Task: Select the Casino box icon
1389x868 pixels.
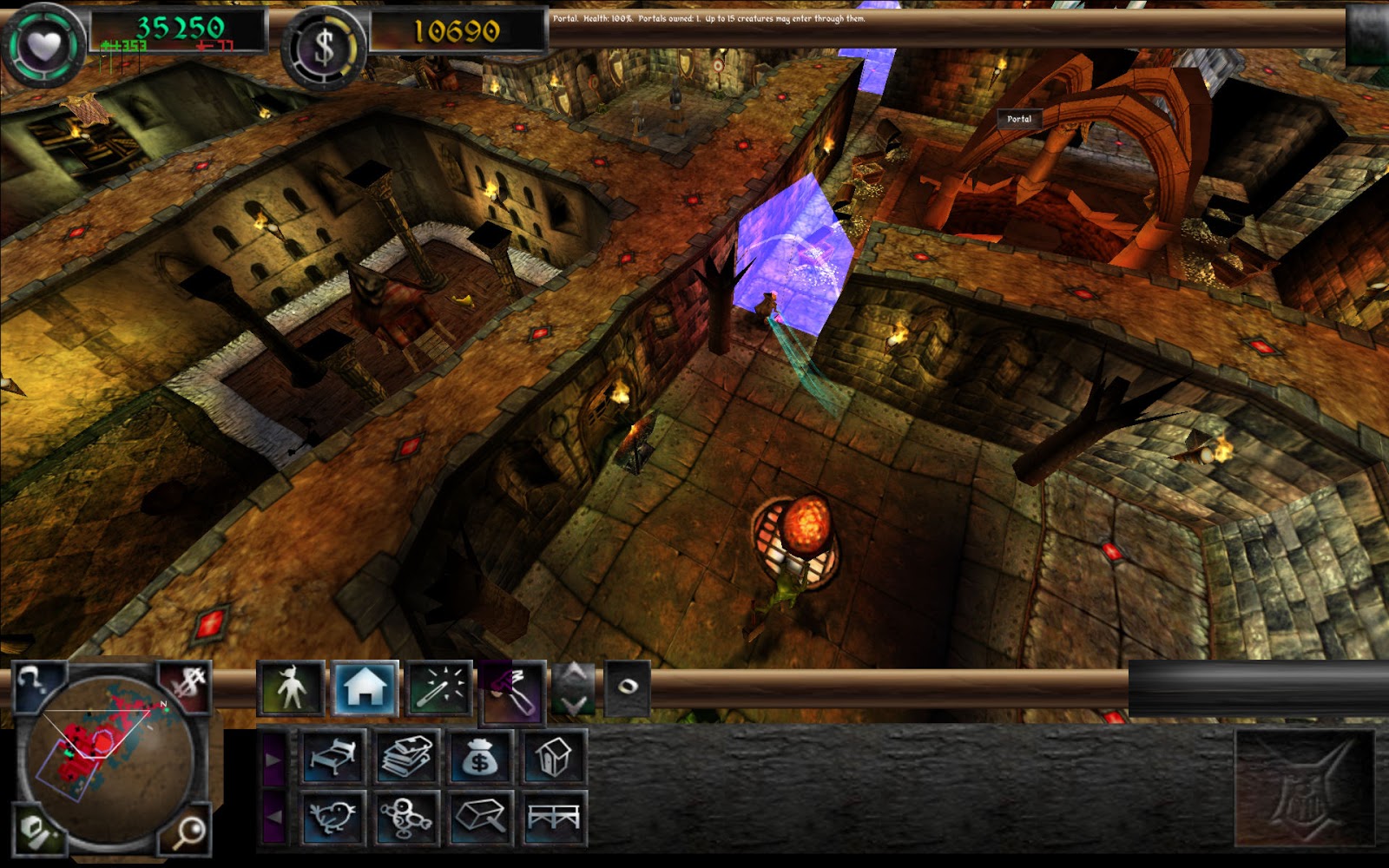Action: coord(478,818)
